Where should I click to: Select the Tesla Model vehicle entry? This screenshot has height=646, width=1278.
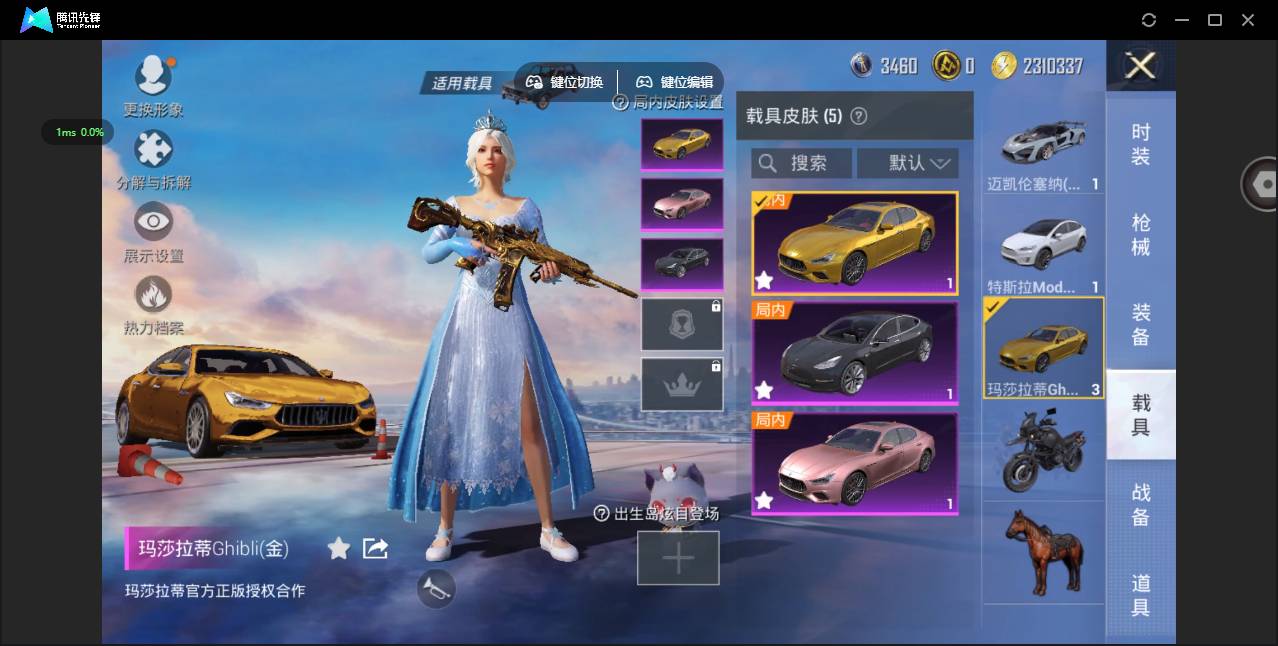point(1043,254)
